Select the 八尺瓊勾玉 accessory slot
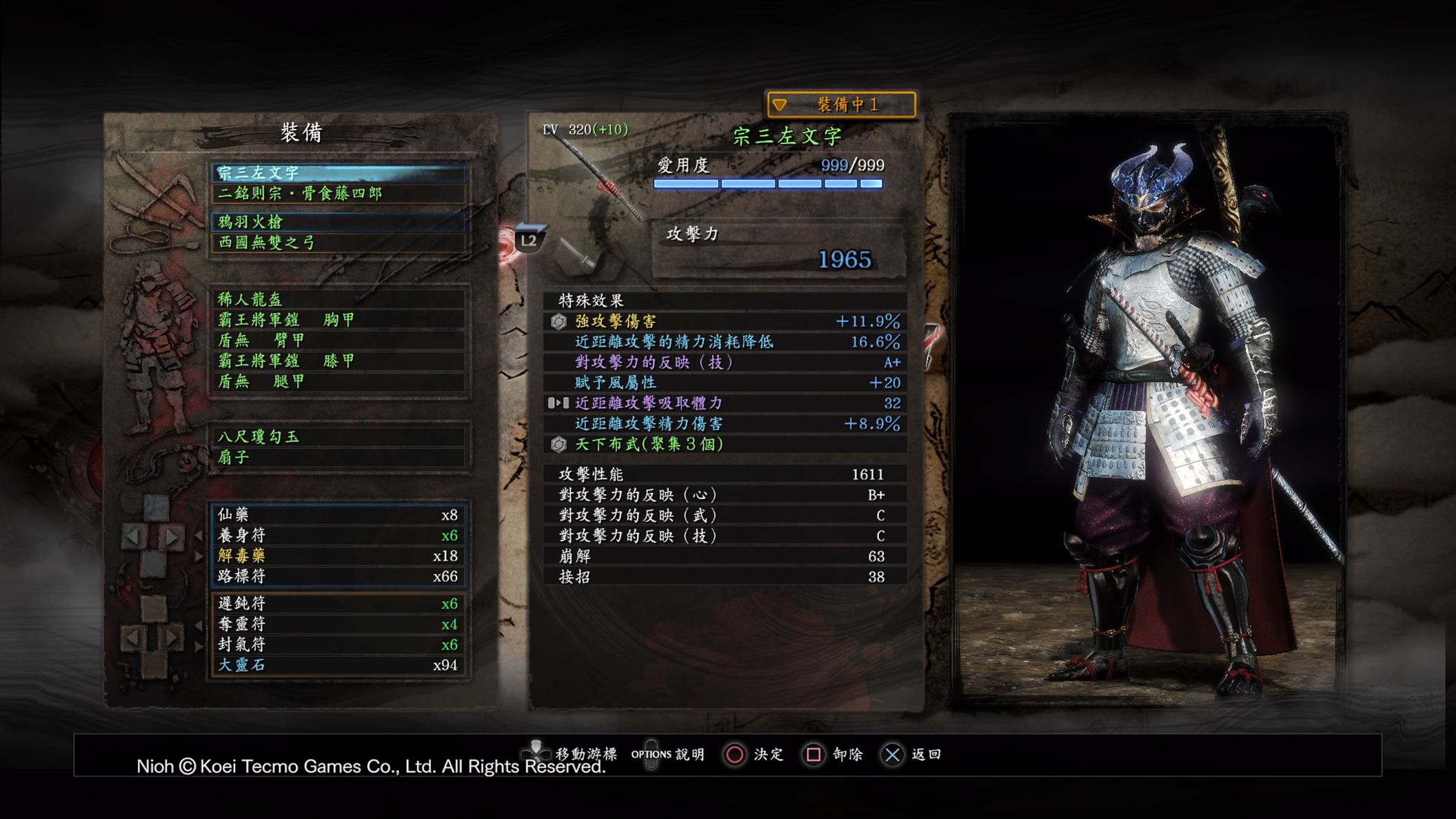This screenshot has width=1456, height=819. (x=338, y=437)
